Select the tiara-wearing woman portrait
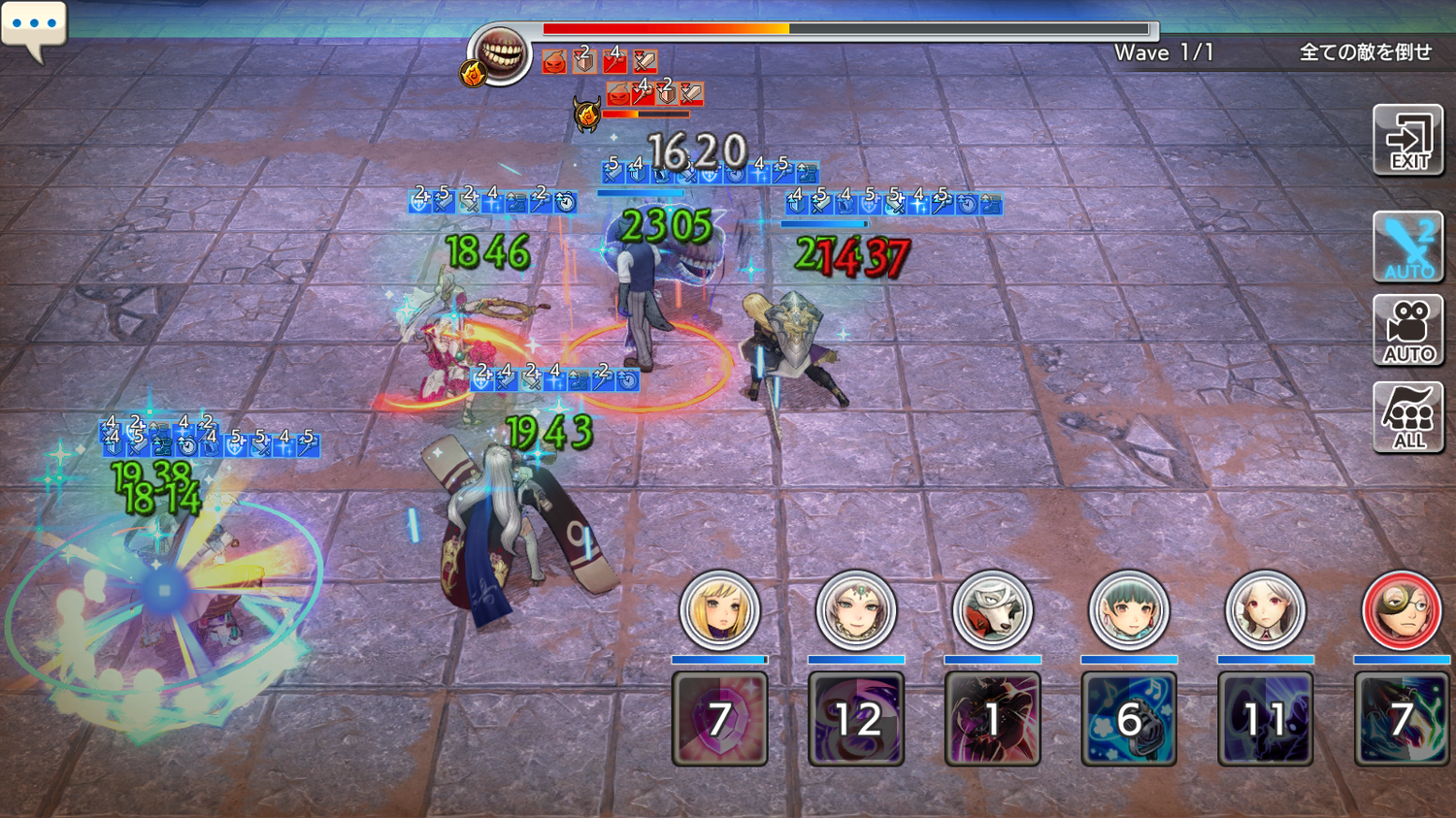This screenshot has width=1456, height=818. (855, 611)
